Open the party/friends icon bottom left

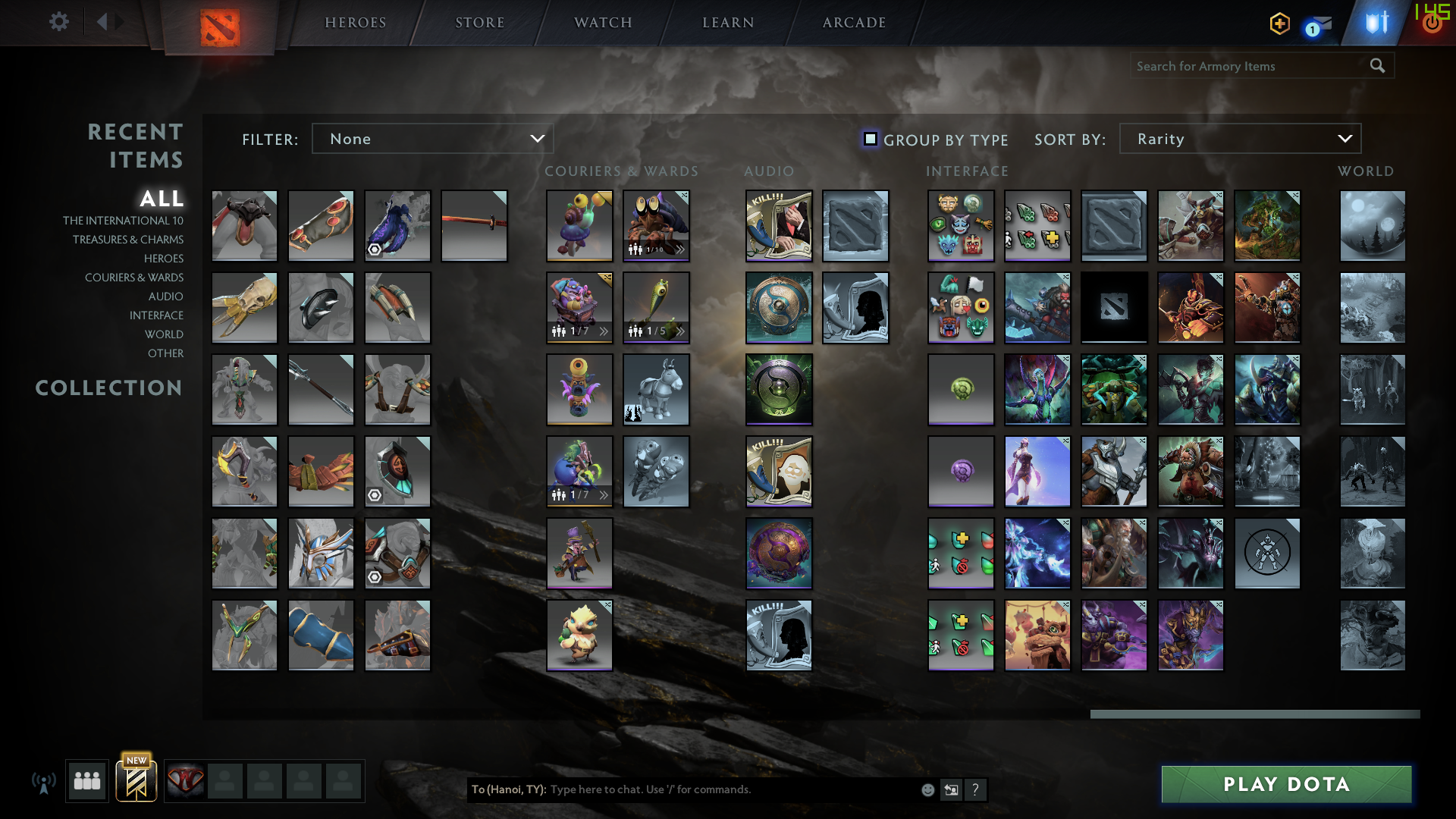pos(86,781)
